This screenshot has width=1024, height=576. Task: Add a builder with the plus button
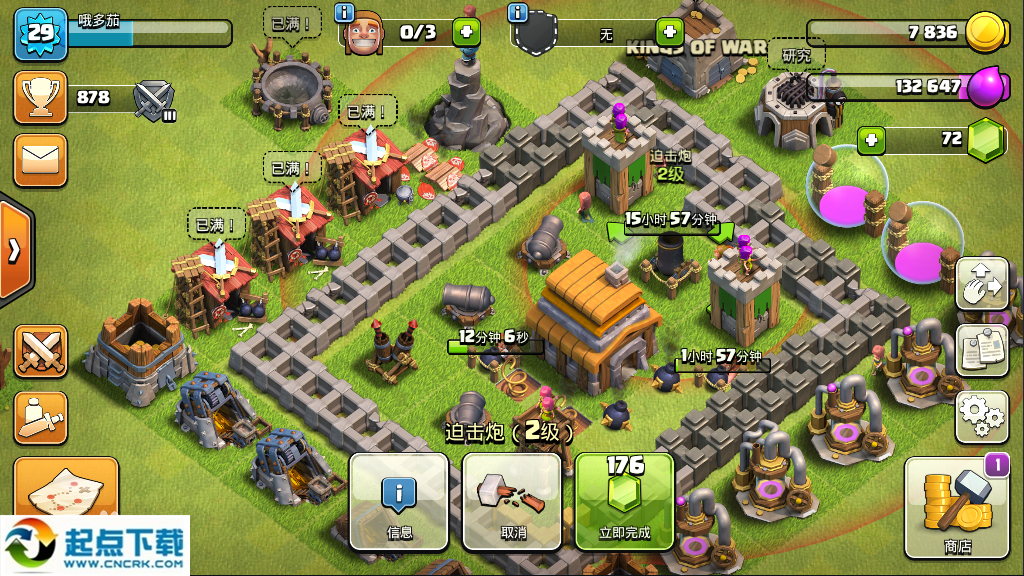(466, 32)
